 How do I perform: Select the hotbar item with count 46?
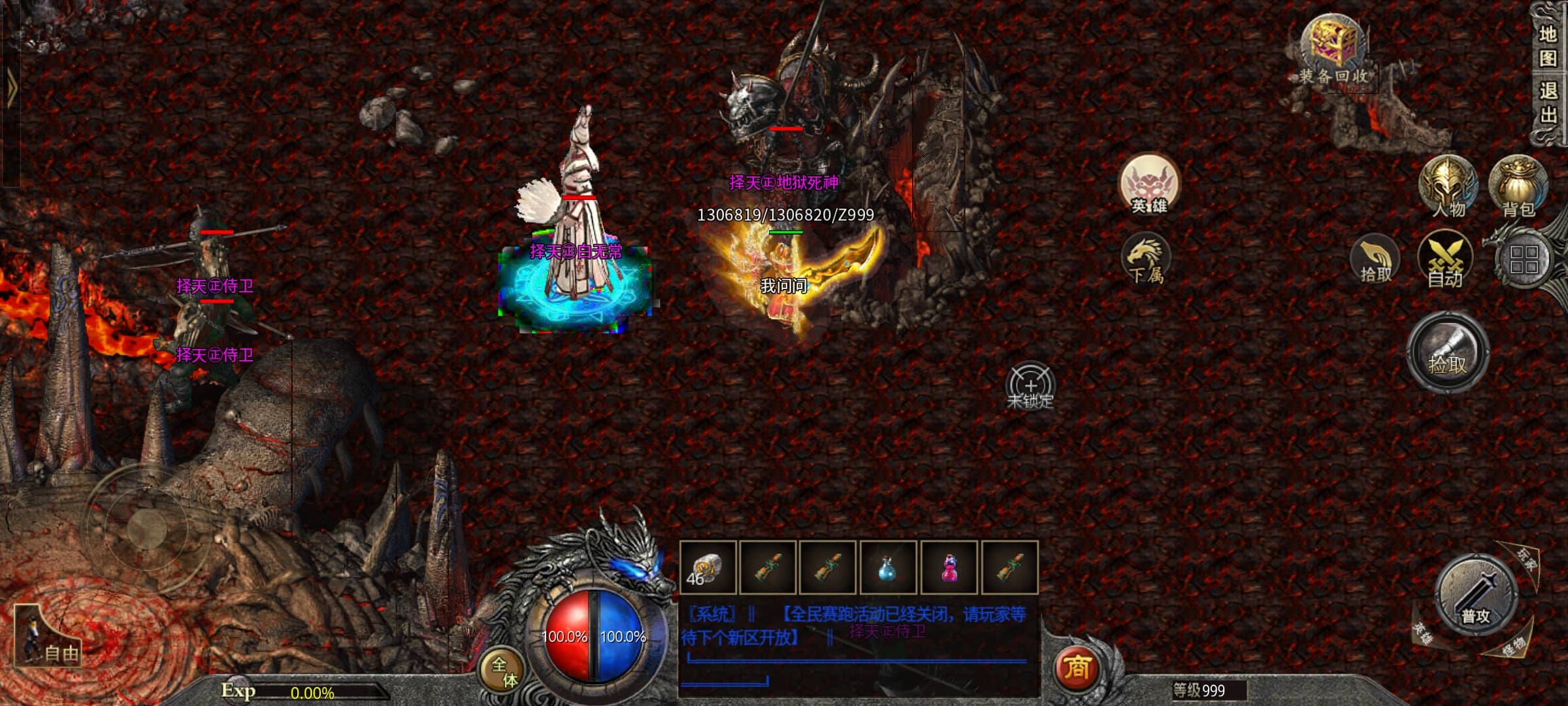pyautogui.click(x=708, y=567)
